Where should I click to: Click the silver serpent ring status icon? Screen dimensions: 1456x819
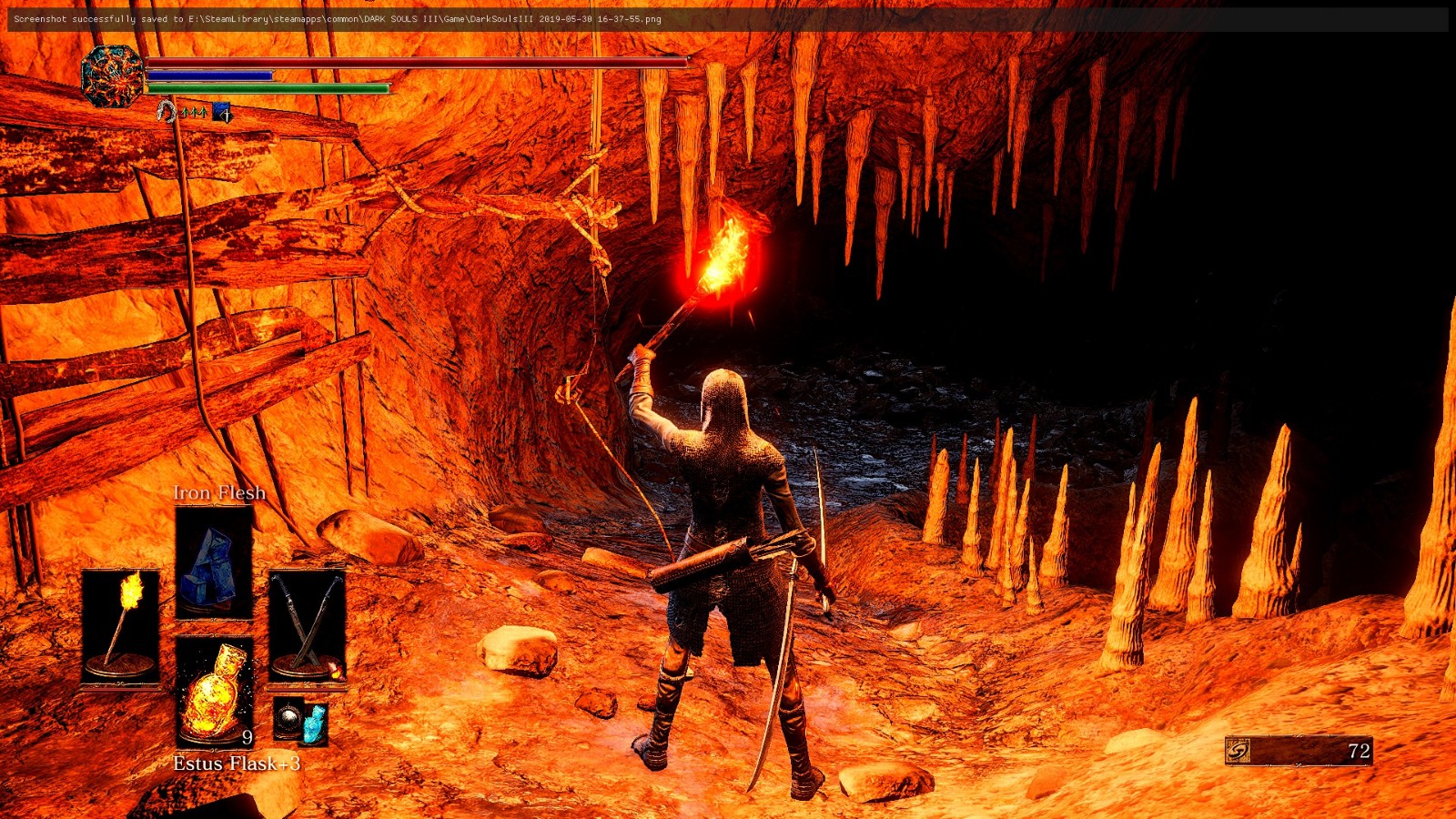click(x=166, y=112)
